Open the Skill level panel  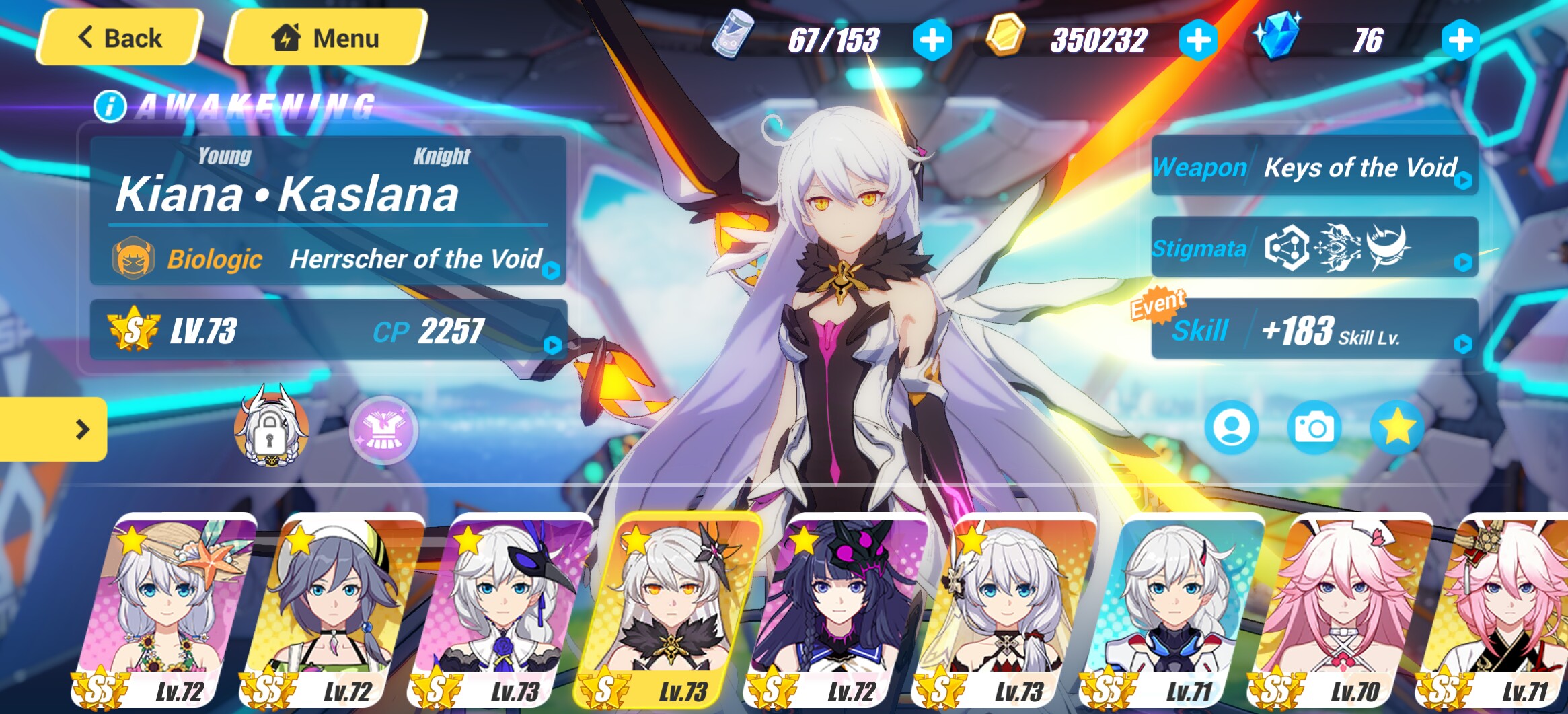1314,330
